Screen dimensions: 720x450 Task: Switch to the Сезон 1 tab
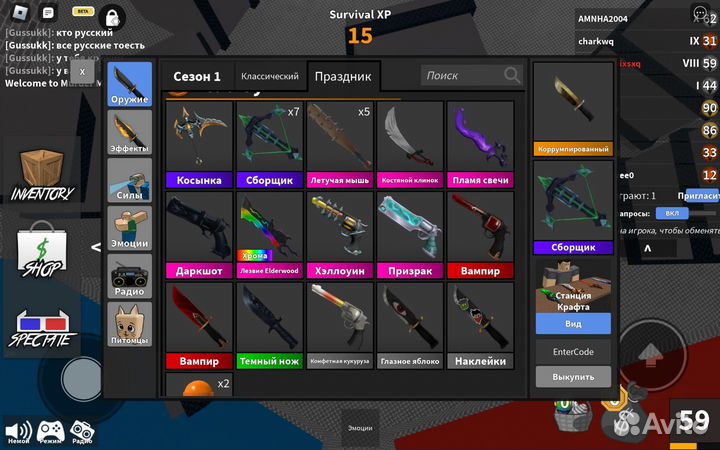[197, 77]
